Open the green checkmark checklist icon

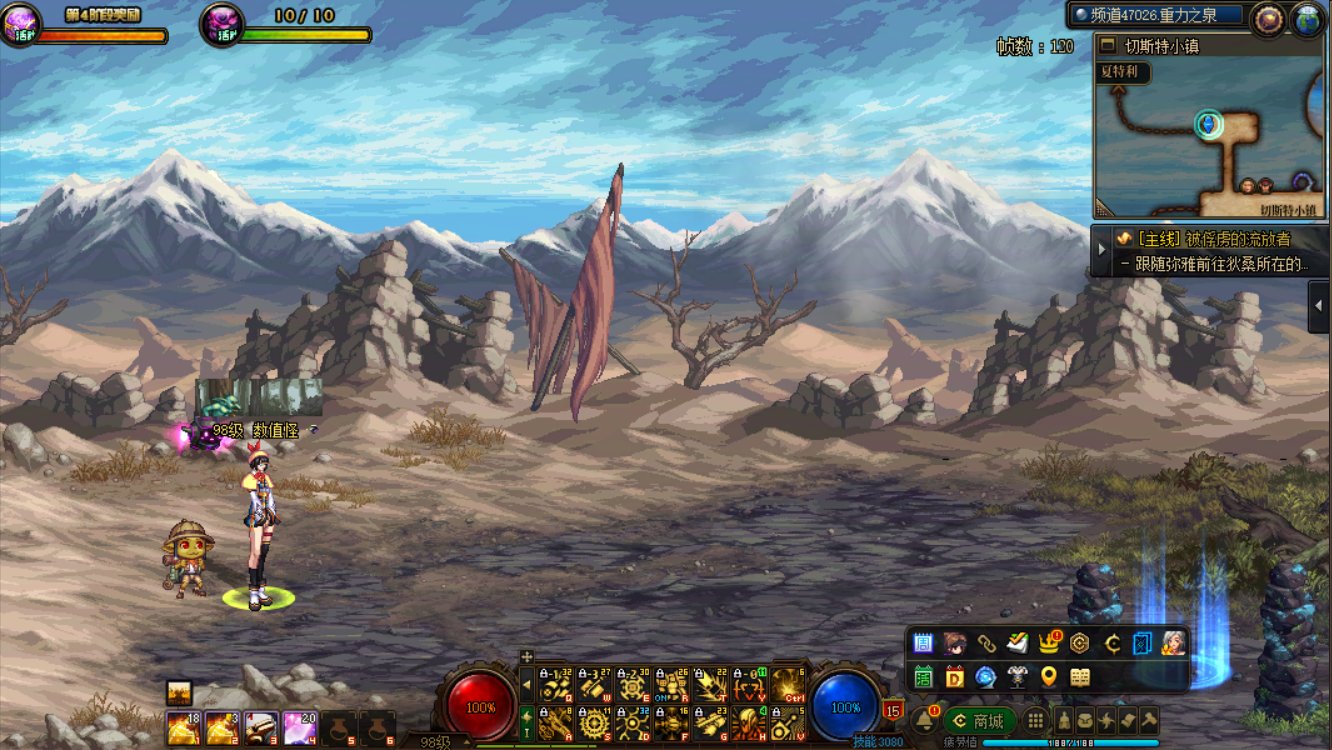click(x=1018, y=643)
